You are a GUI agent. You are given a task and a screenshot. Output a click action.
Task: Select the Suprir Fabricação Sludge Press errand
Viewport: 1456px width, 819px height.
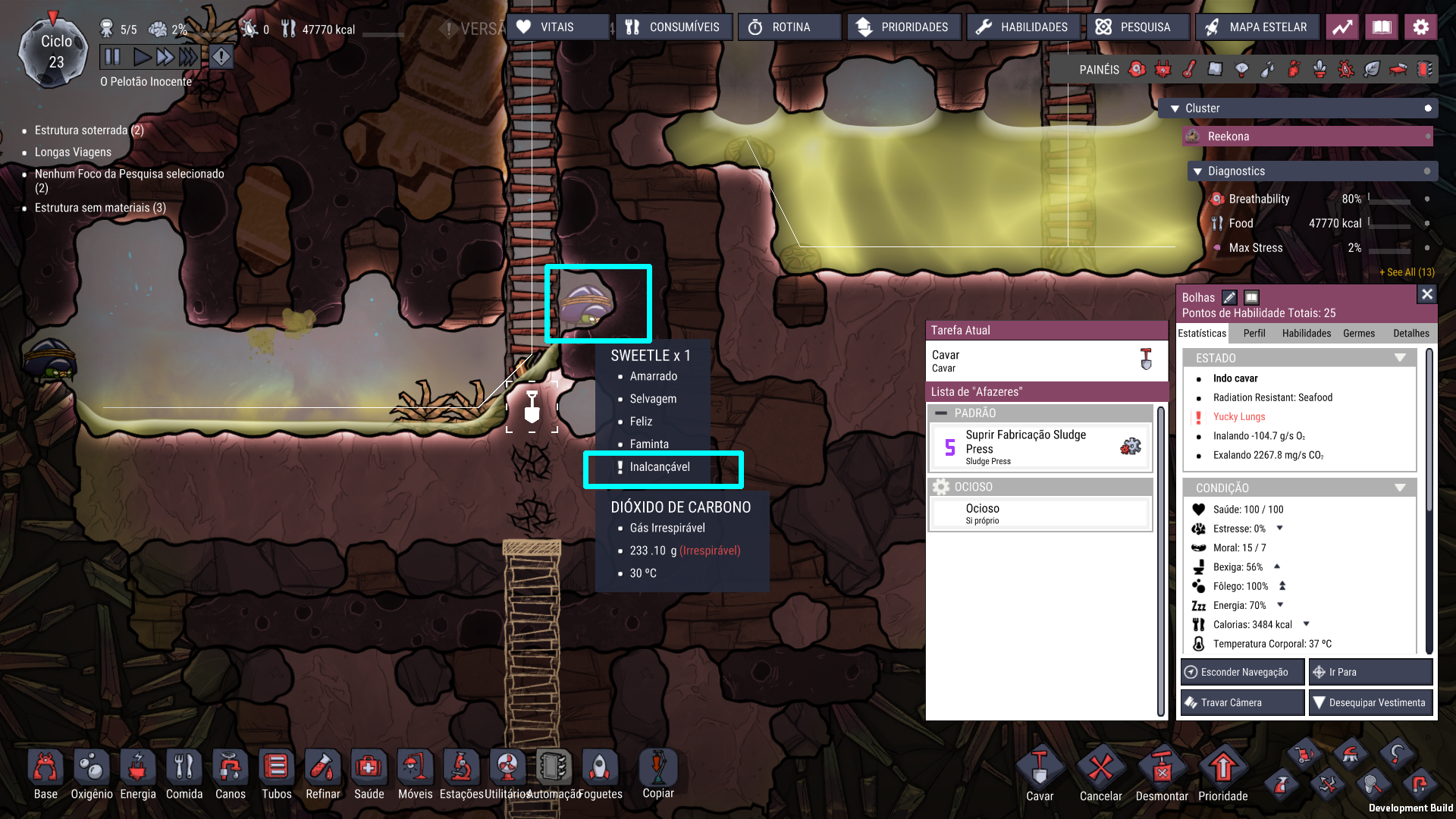click(1040, 447)
